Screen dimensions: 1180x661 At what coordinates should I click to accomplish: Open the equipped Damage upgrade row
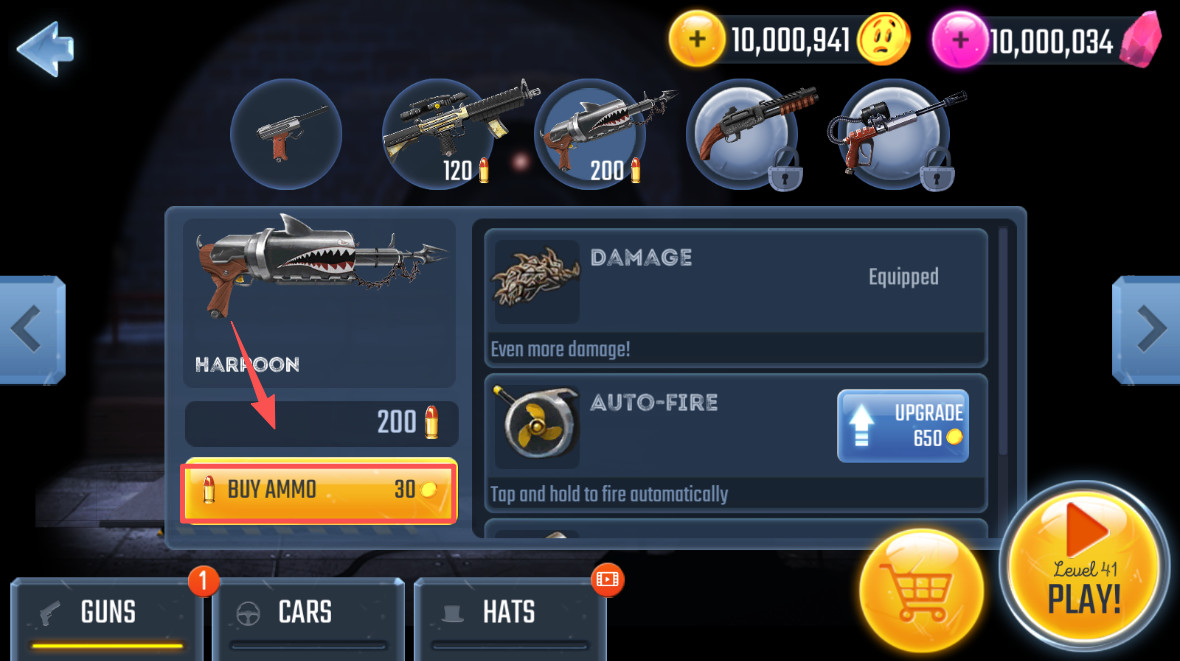735,297
